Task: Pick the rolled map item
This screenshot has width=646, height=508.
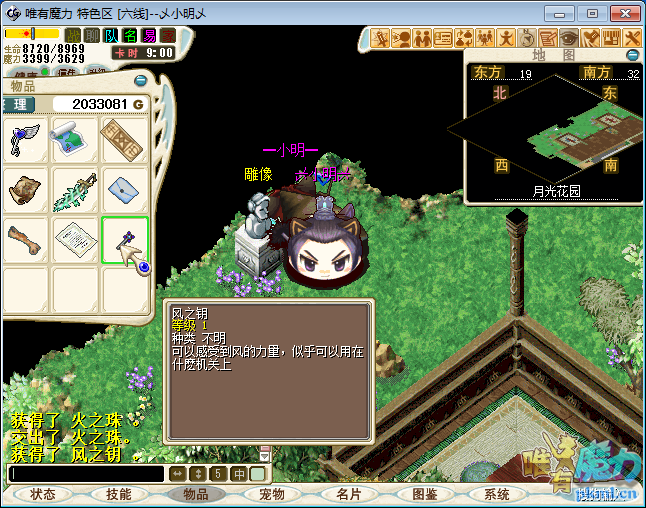Action: [75, 140]
